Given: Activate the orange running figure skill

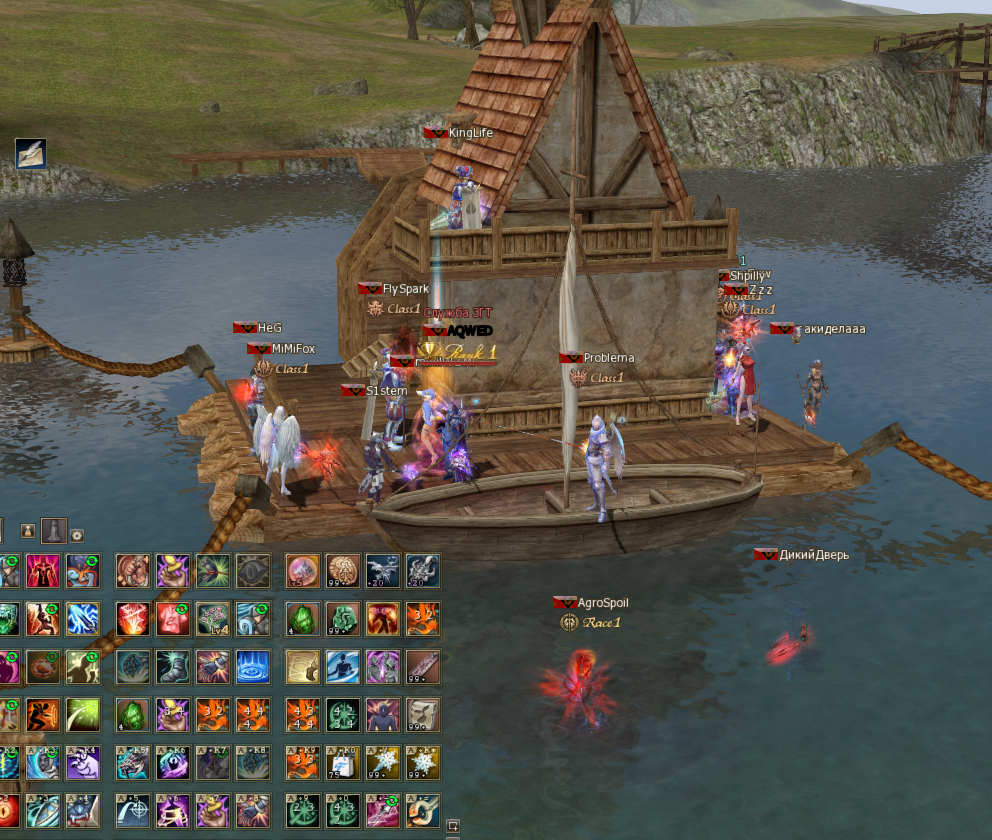Looking at the screenshot, I should point(43,714).
